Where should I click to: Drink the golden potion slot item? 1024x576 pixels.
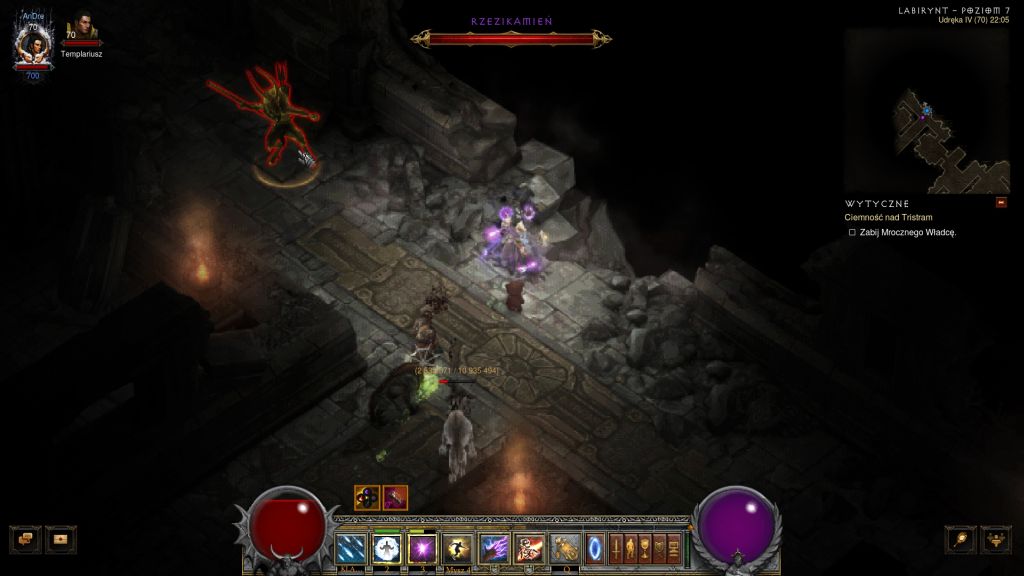click(565, 548)
